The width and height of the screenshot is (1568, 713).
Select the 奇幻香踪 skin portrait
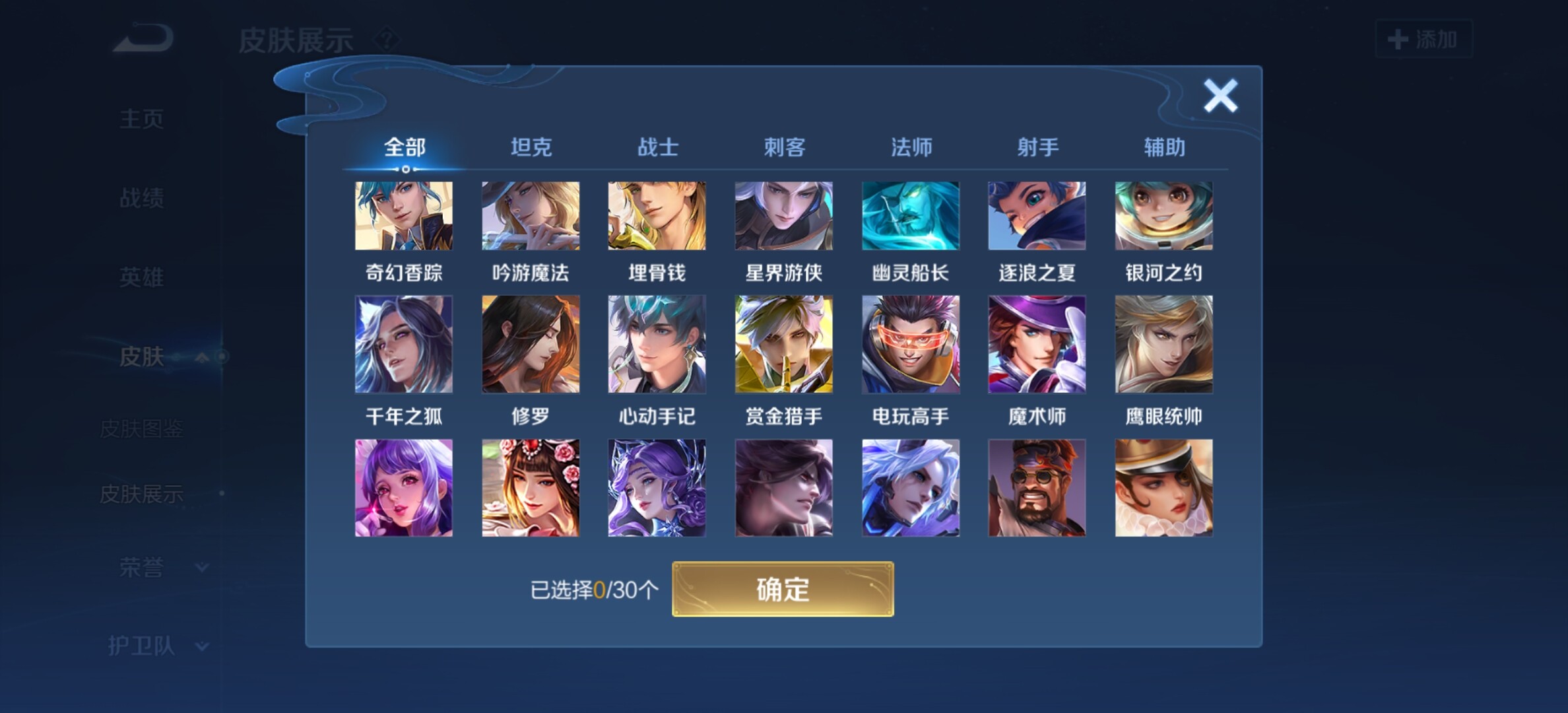click(404, 216)
